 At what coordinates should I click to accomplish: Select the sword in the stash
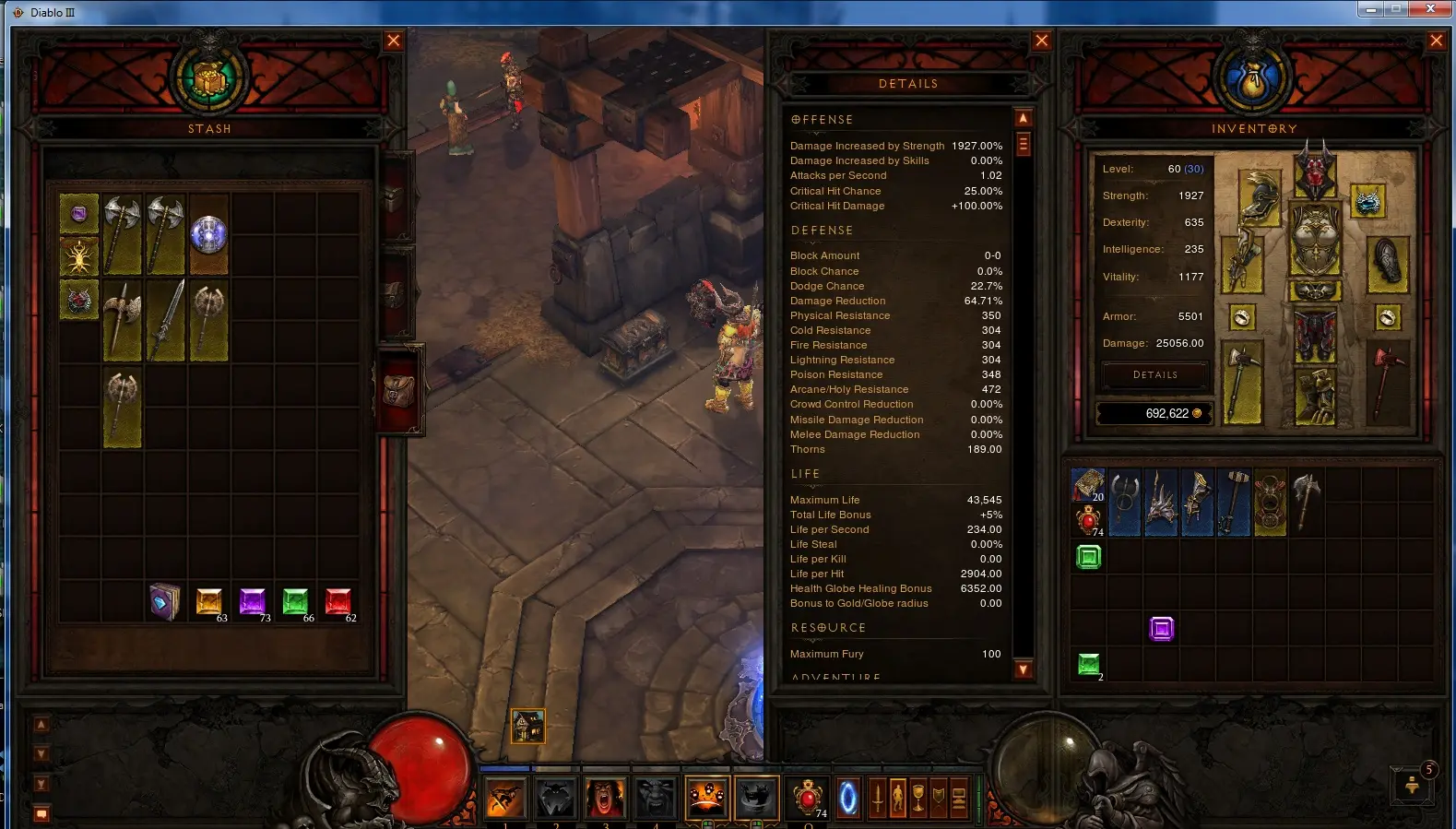click(166, 320)
